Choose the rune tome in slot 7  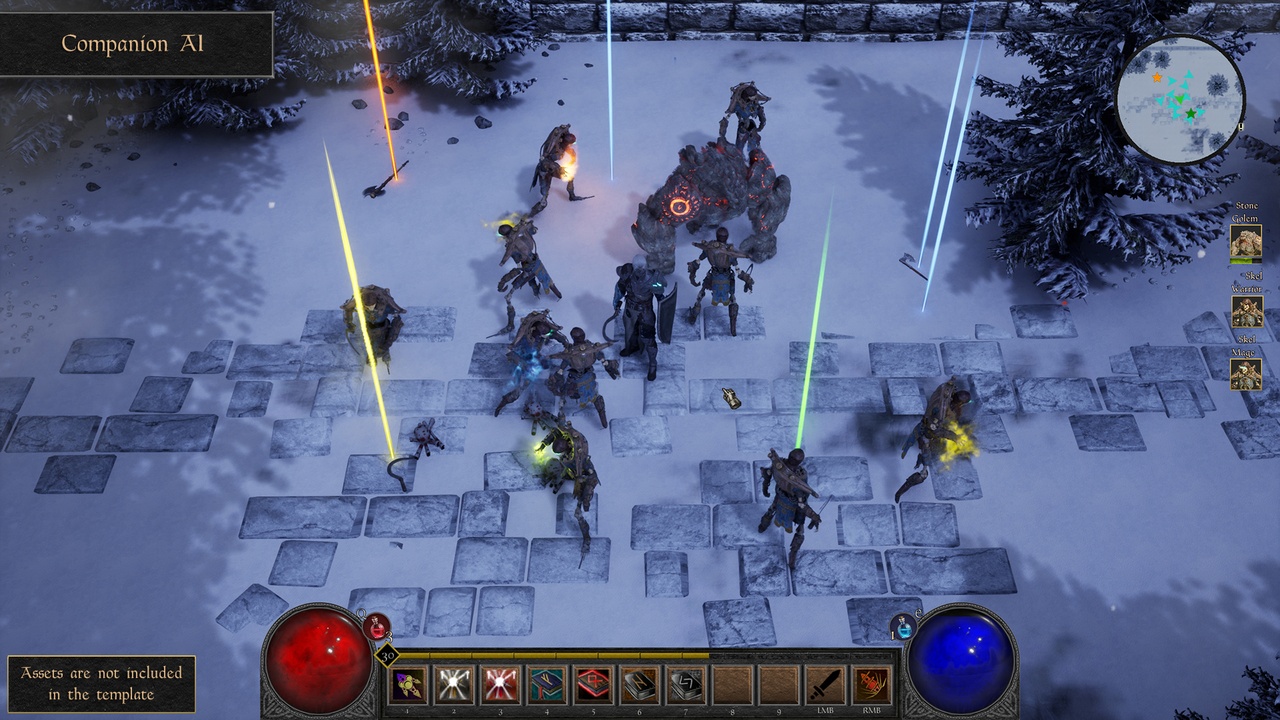click(x=686, y=685)
